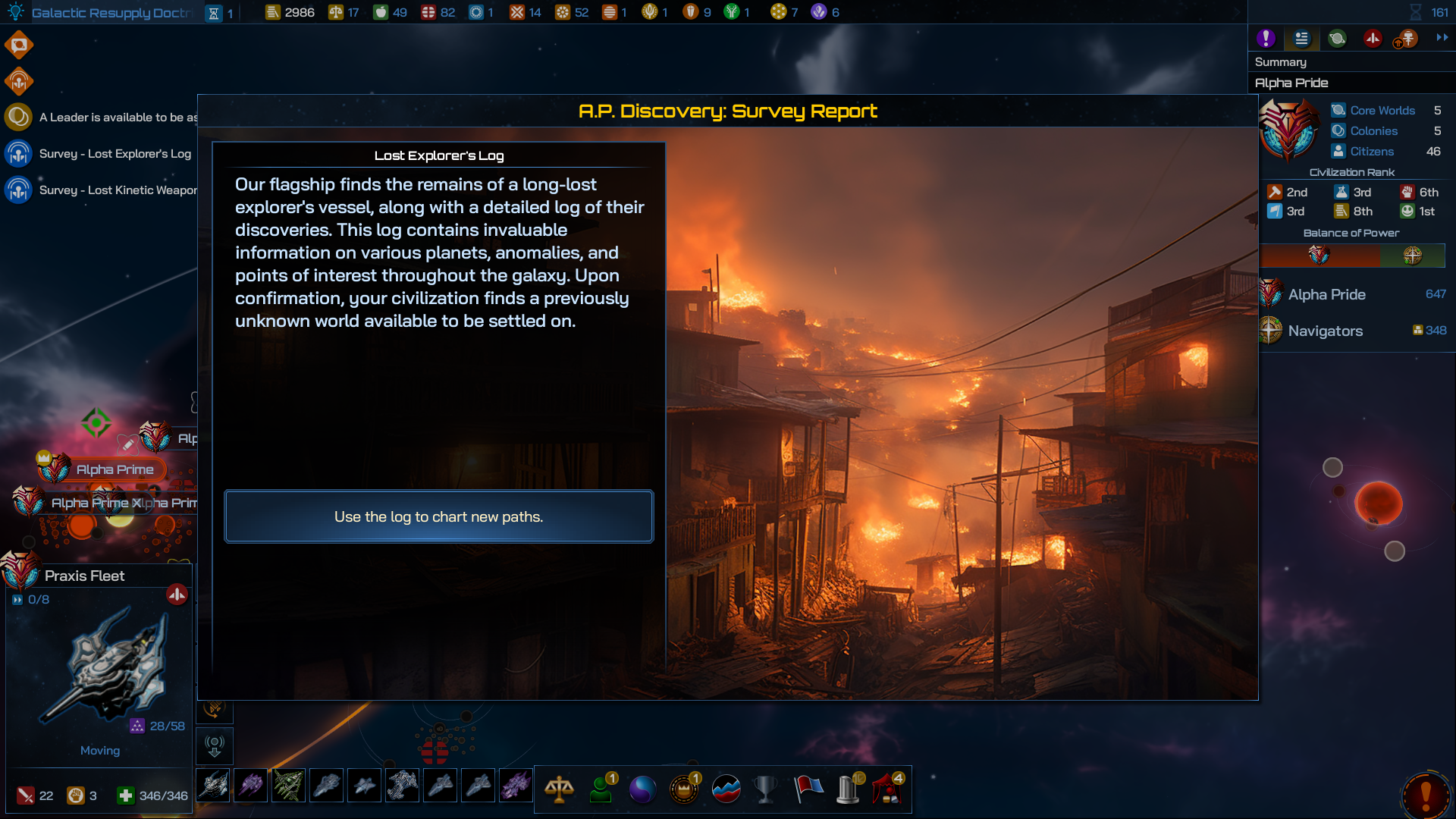Collapse the side panel with double arrows

(1442, 37)
